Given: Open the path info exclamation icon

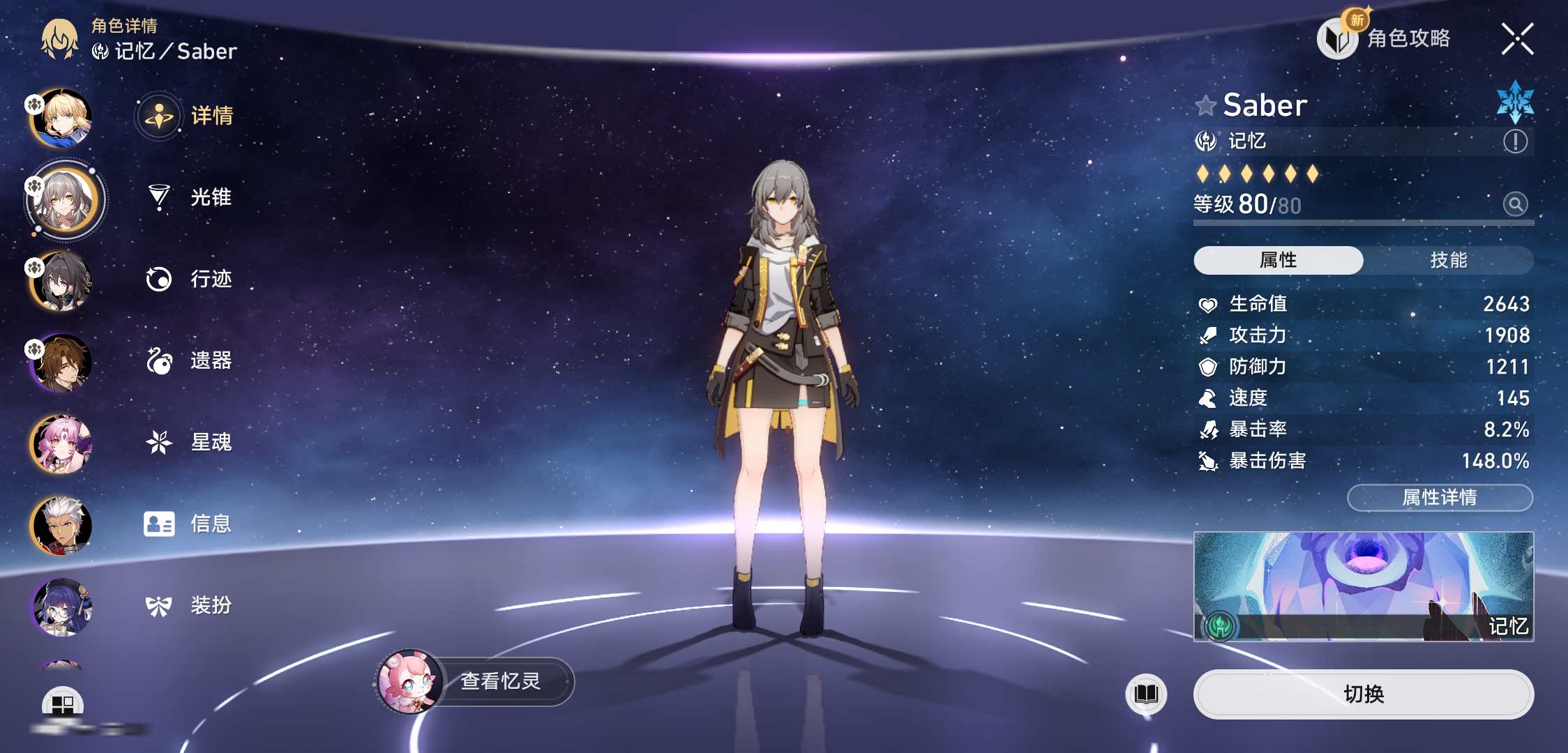Looking at the screenshot, I should tap(1515, 142).
